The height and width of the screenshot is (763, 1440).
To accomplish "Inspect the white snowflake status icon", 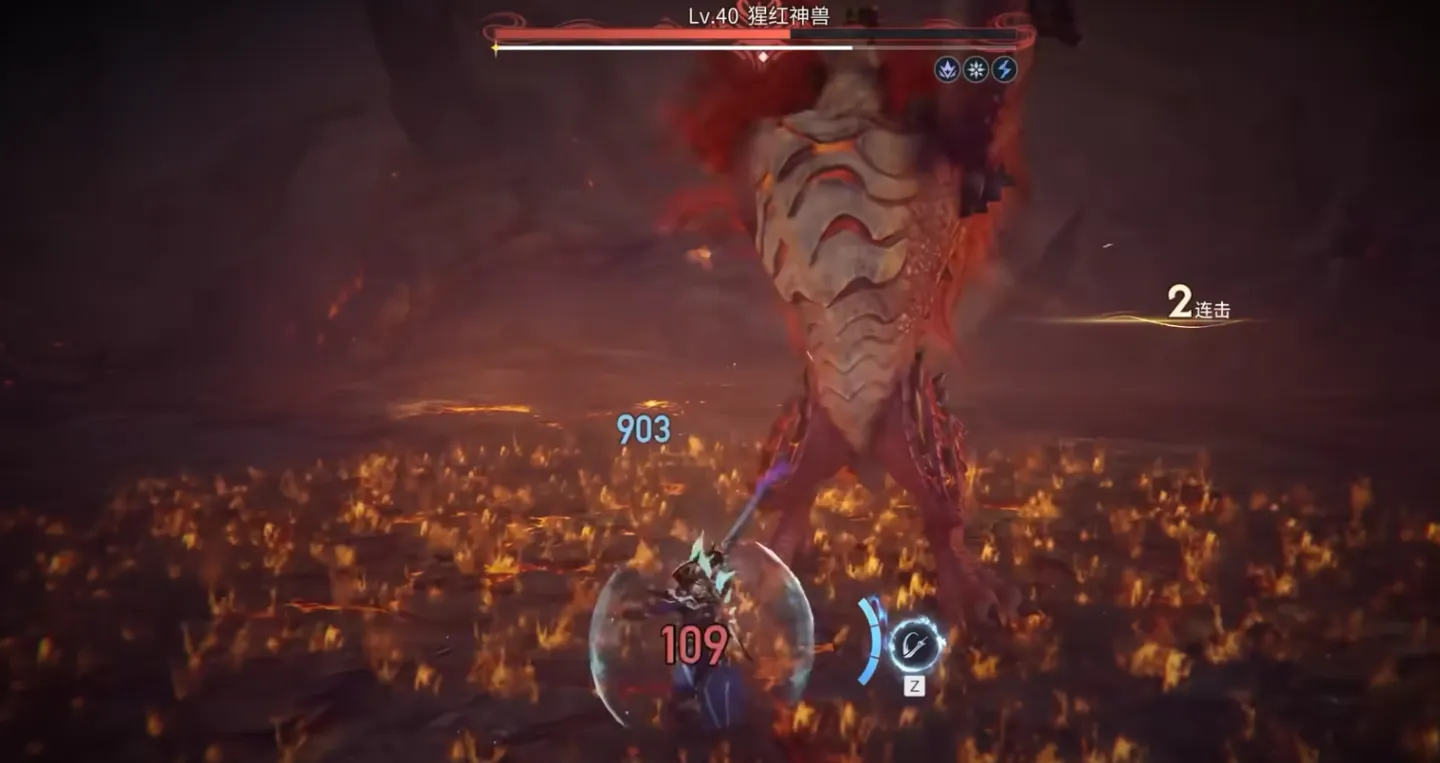I will point(975,69).
